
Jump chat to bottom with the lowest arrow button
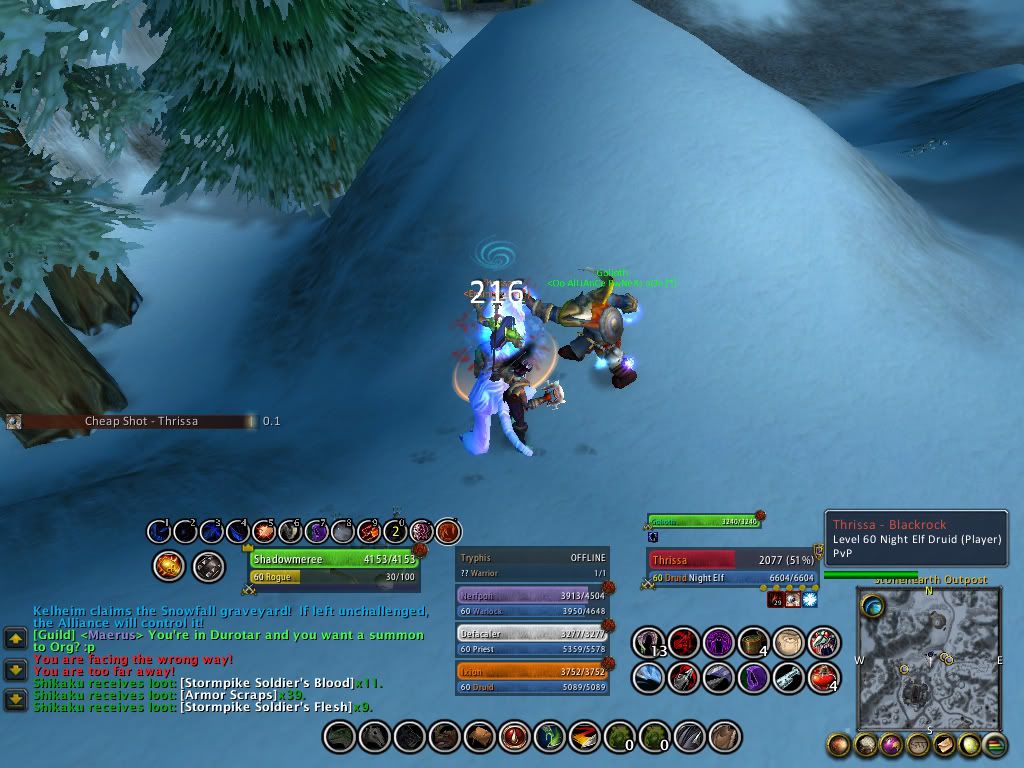[x=15, y=699]
